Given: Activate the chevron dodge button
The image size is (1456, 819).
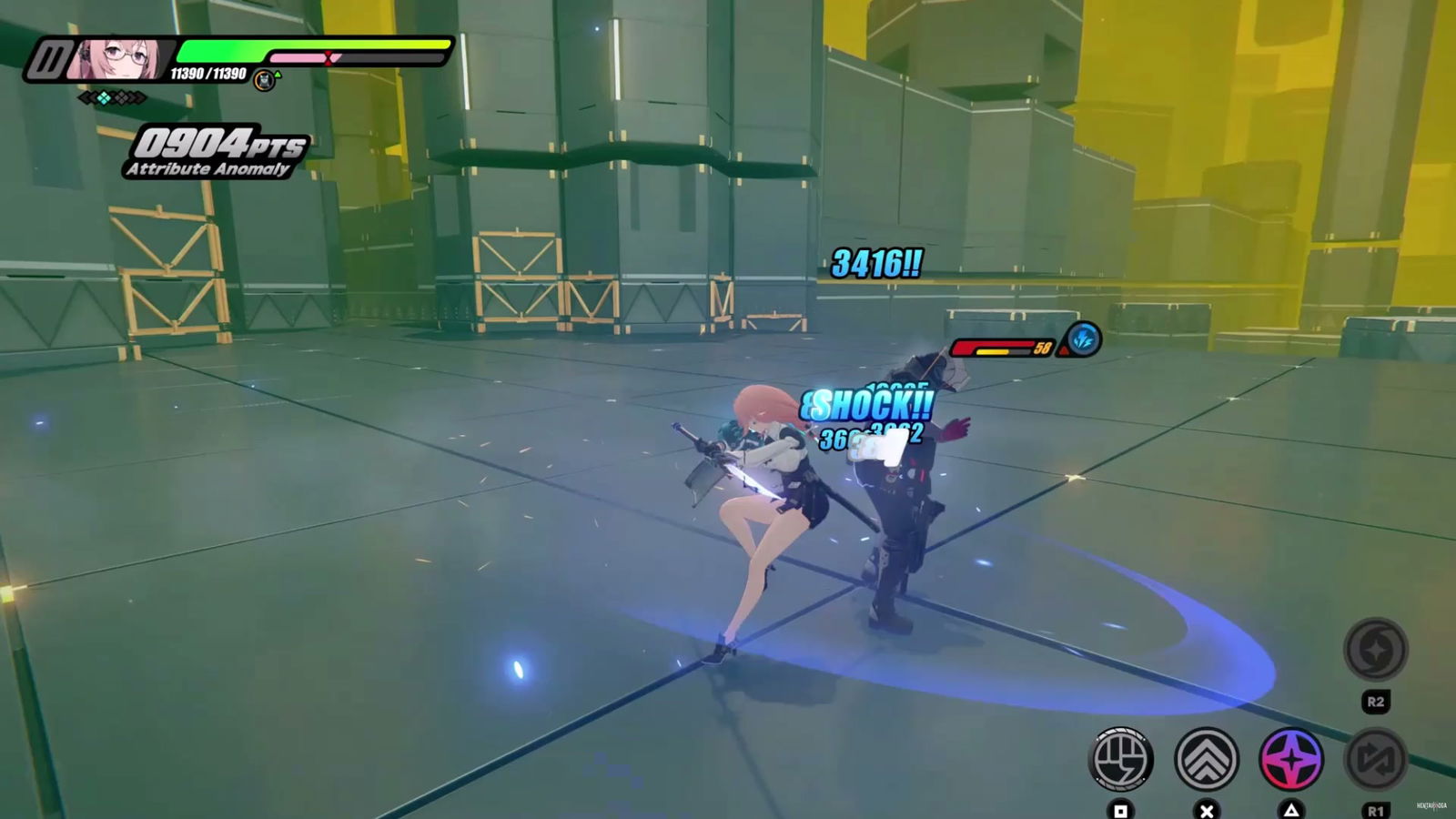Looking at the screenshot, I should click(1207, 758).
